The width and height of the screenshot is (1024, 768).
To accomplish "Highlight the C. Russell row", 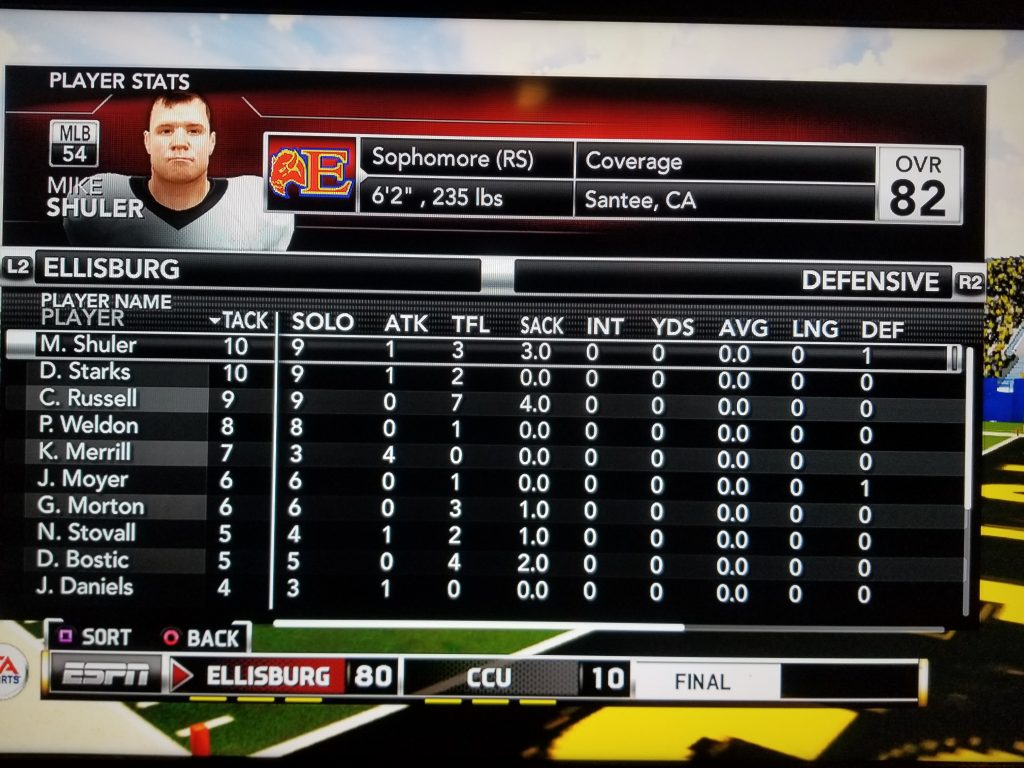I will coord(87,398).
